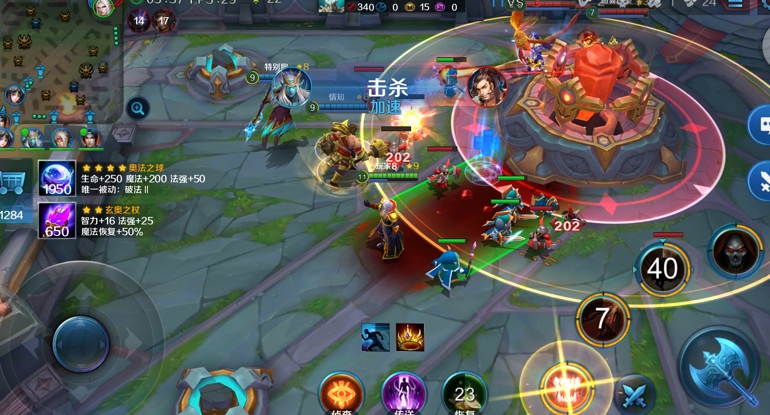This screenshot has width=770, height=415.
Task: Cast the glowing red flame skill
Action: 564,387
